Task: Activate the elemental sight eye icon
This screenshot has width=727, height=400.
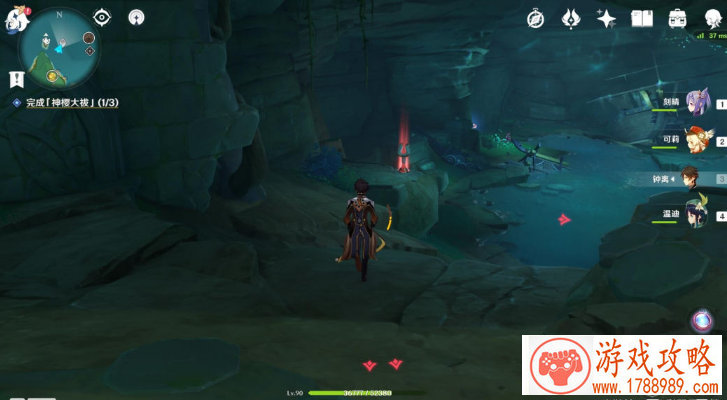Action: pyautogui.click(x=102, y=17)
